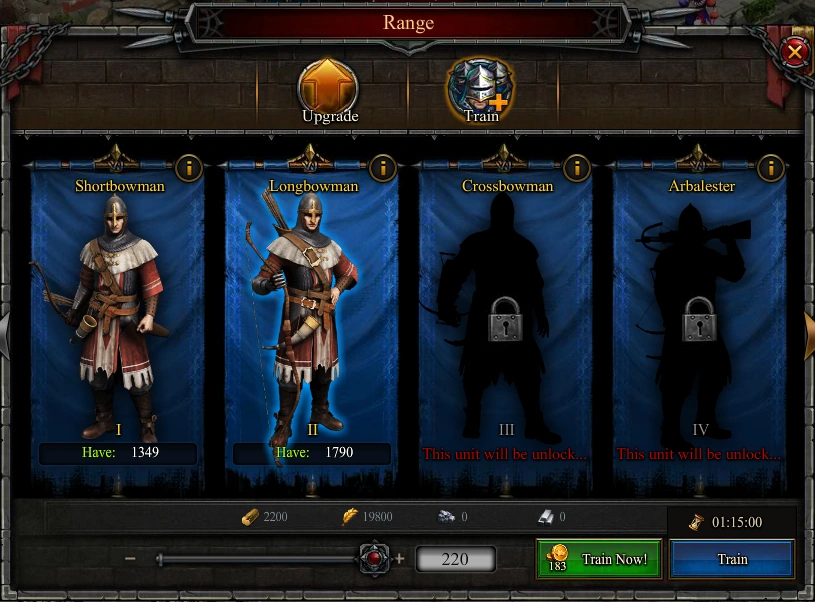Switch to the Upgrade tab

tap(329, 92)
